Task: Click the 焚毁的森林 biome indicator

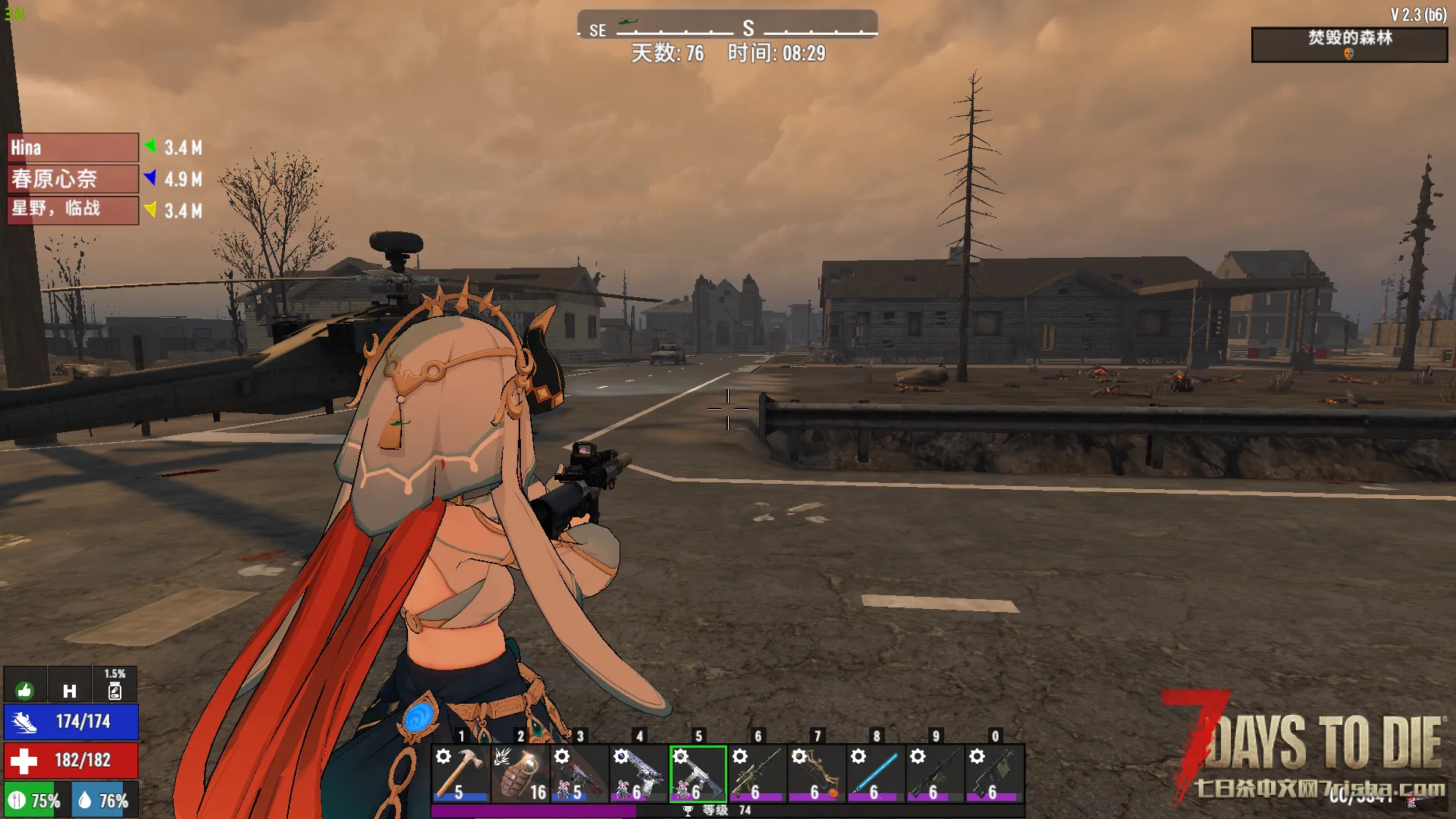Action: click(x=1349, y=45)
